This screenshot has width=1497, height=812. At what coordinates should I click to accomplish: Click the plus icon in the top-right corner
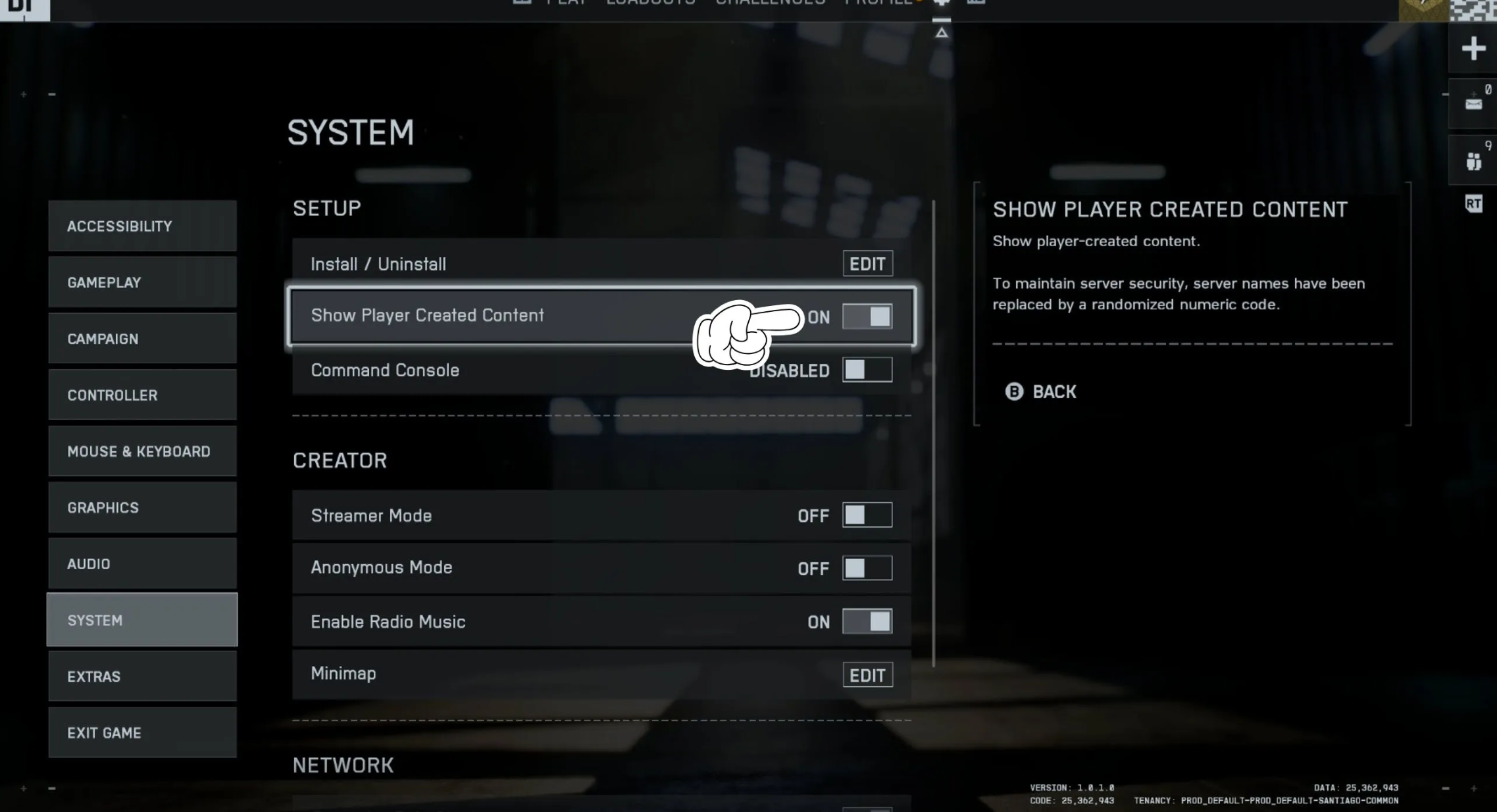1473,49
